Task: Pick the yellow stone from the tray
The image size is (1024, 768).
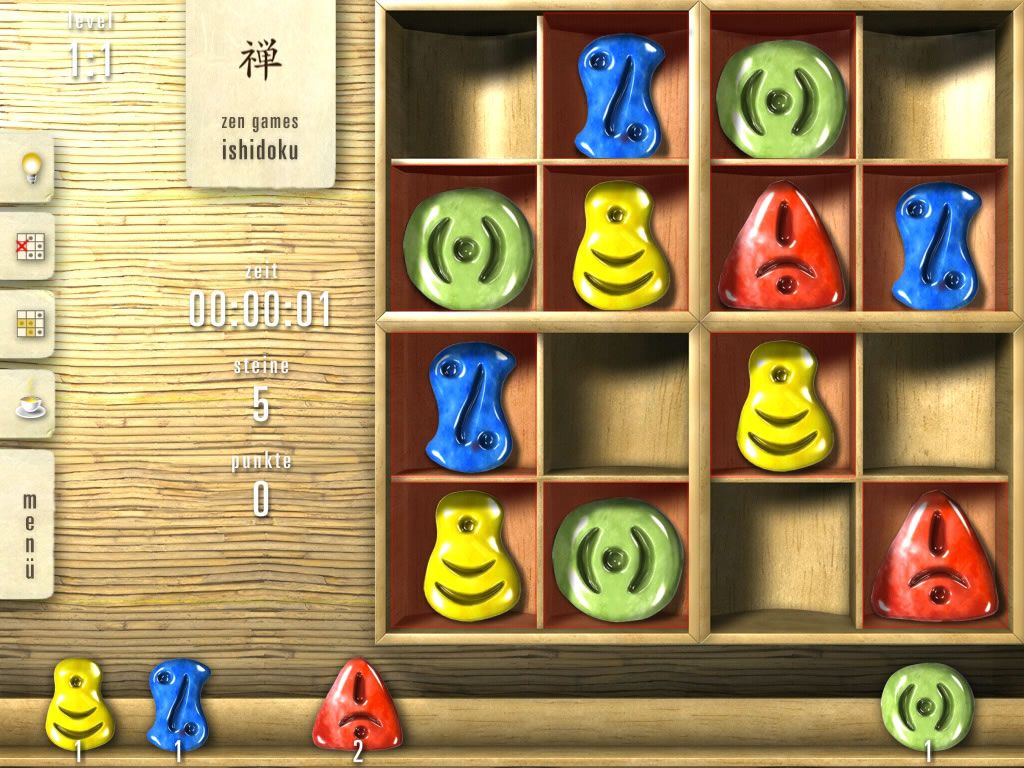Action: coord(79,703)
